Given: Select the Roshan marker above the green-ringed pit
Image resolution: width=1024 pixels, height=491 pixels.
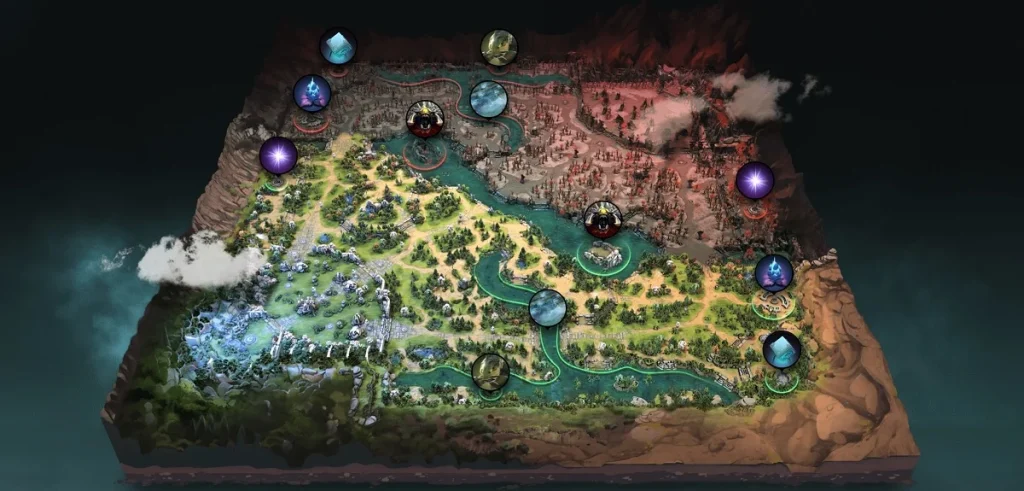Looking at the screenshot, I should [x=604, y=219].
